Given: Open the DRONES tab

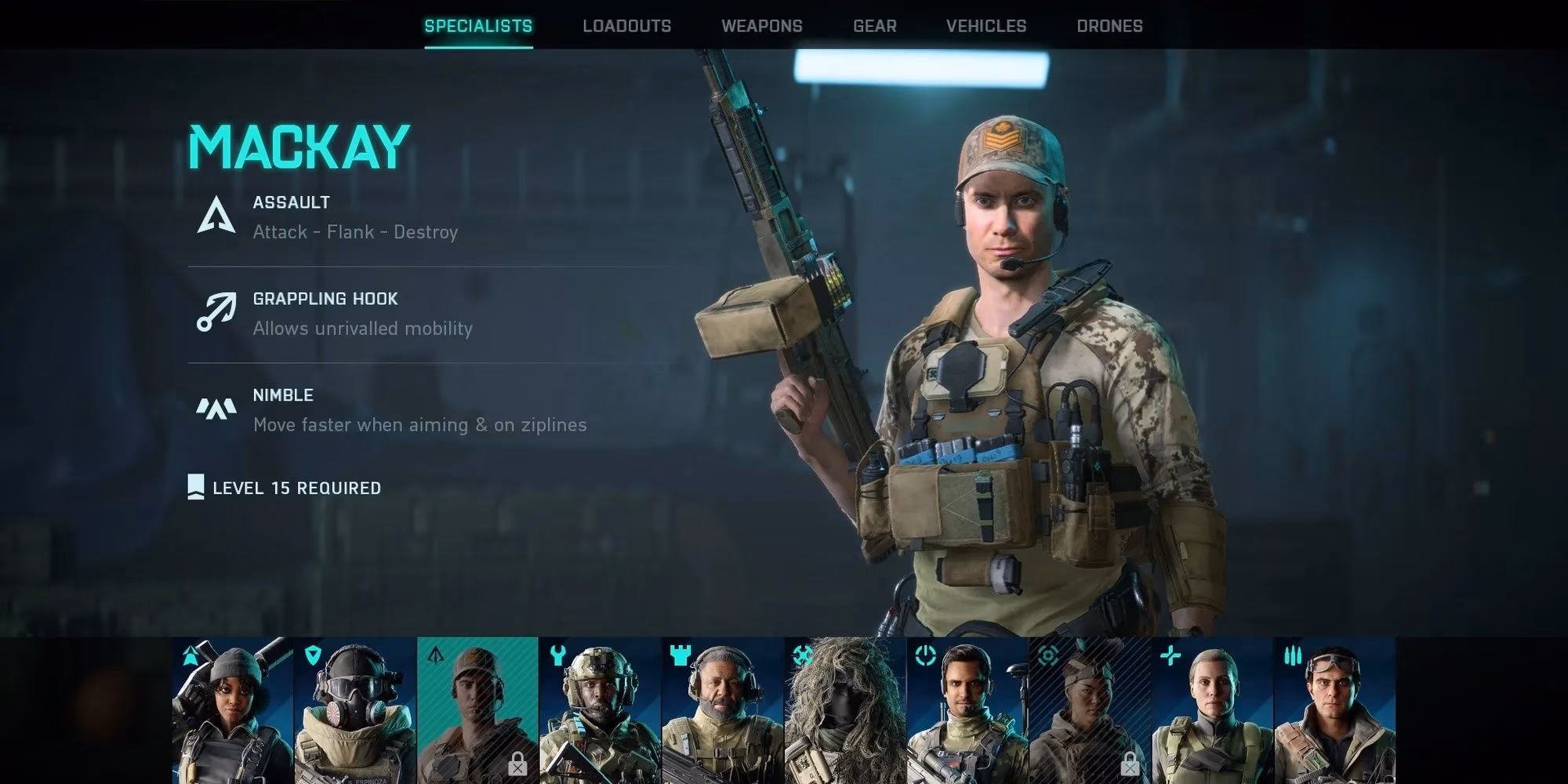Looking at the screenshot, I should click(1109, 25).
